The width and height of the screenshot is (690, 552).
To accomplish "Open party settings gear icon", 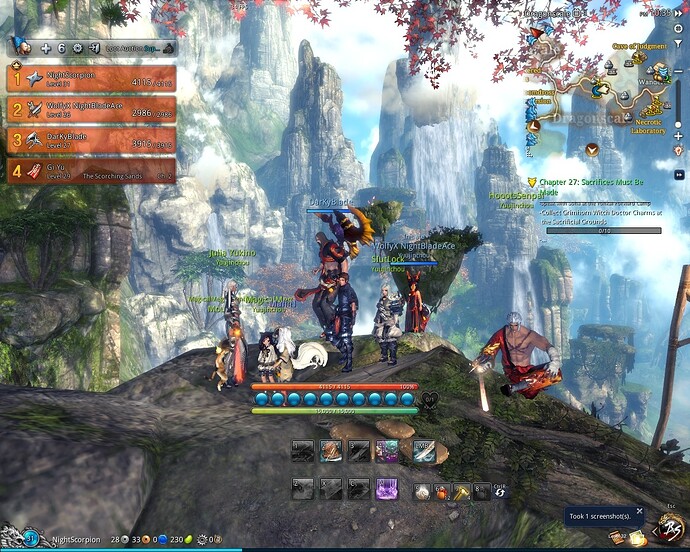I will 77,48.
